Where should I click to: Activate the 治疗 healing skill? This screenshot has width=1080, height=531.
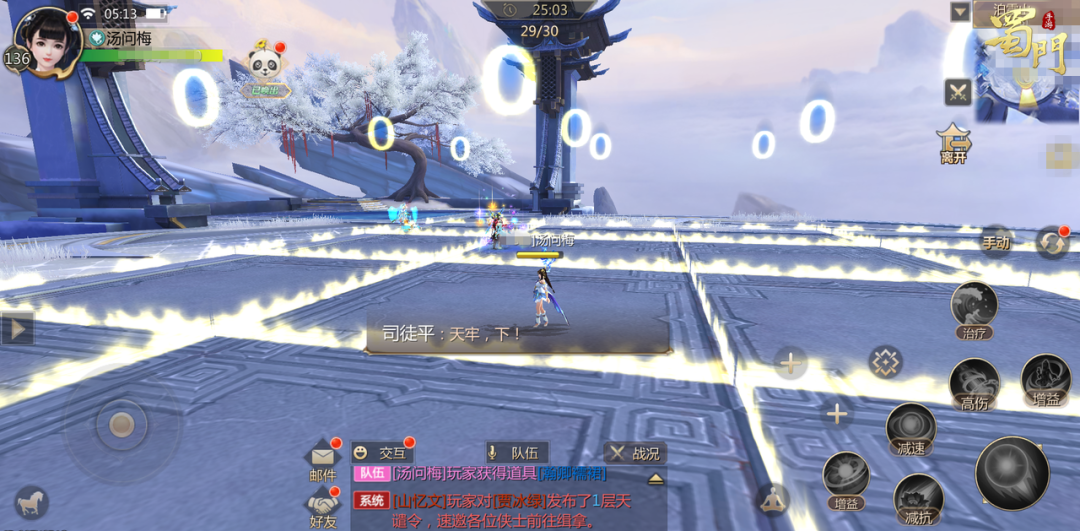pyautogui.click(x=974, y=310)
